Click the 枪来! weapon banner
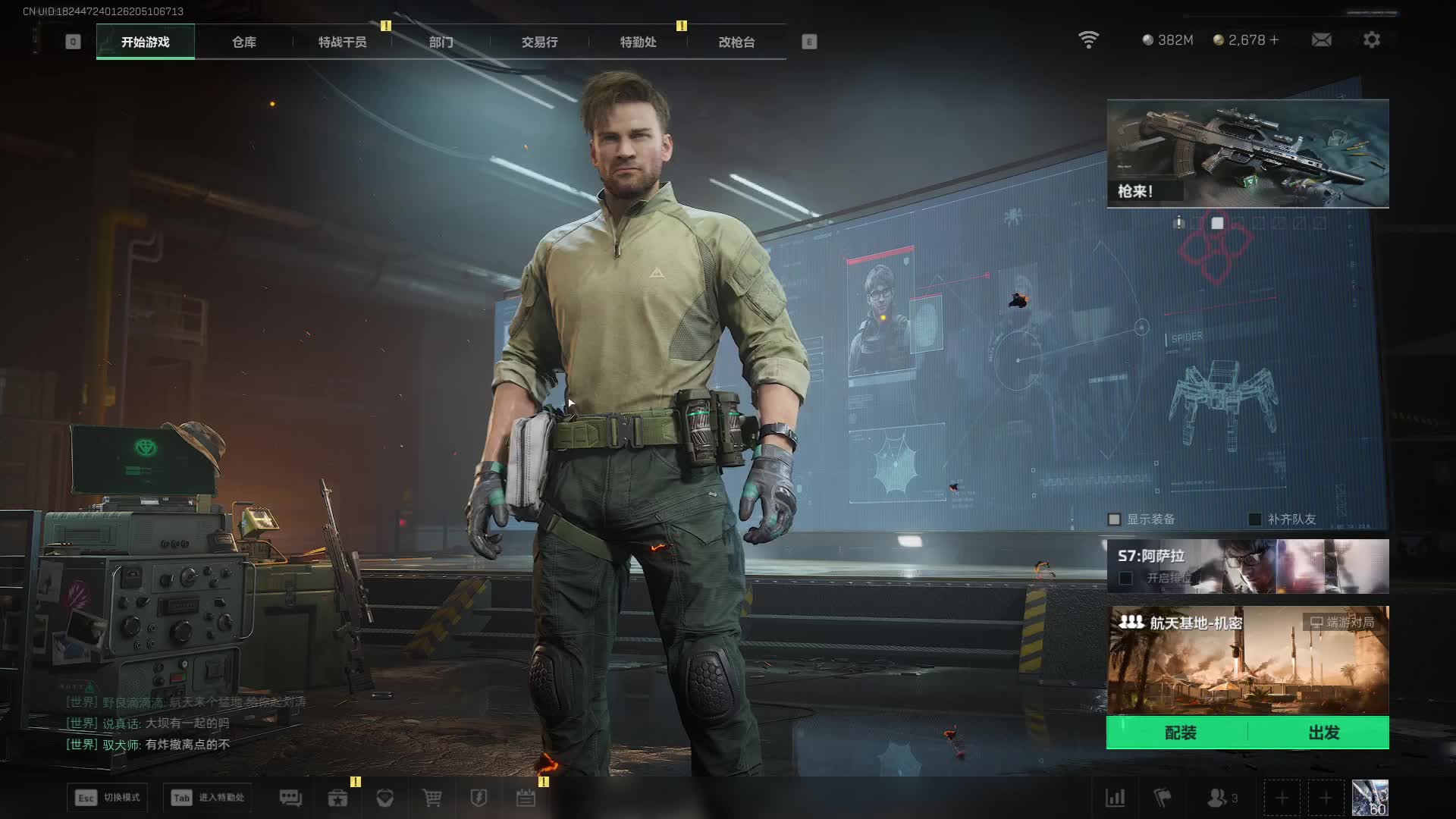The height and width of the screenshot is (819, 1456). pyautogui.click(x=1247, y=153)
